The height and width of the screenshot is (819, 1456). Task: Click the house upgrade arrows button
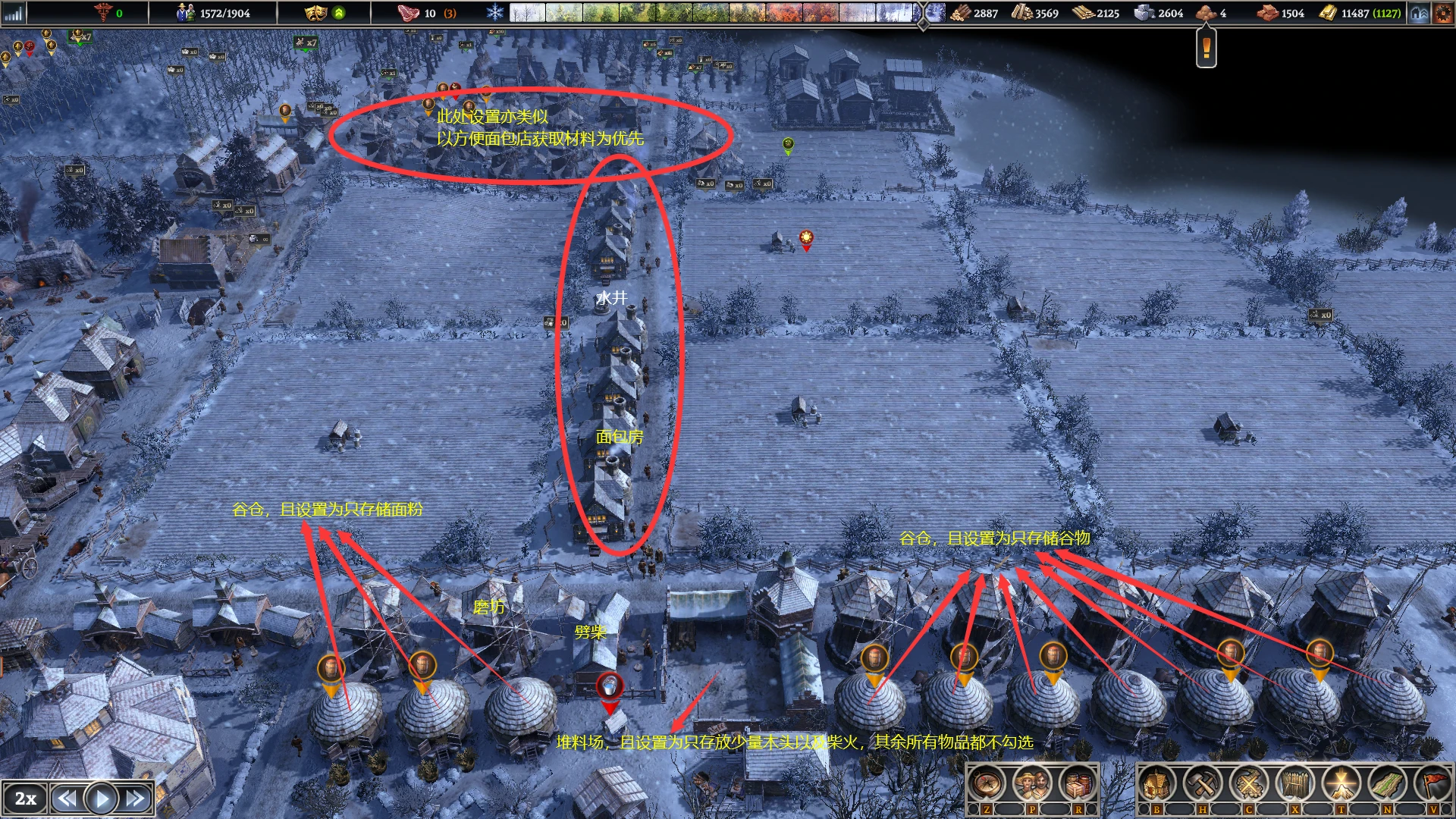1420,13
